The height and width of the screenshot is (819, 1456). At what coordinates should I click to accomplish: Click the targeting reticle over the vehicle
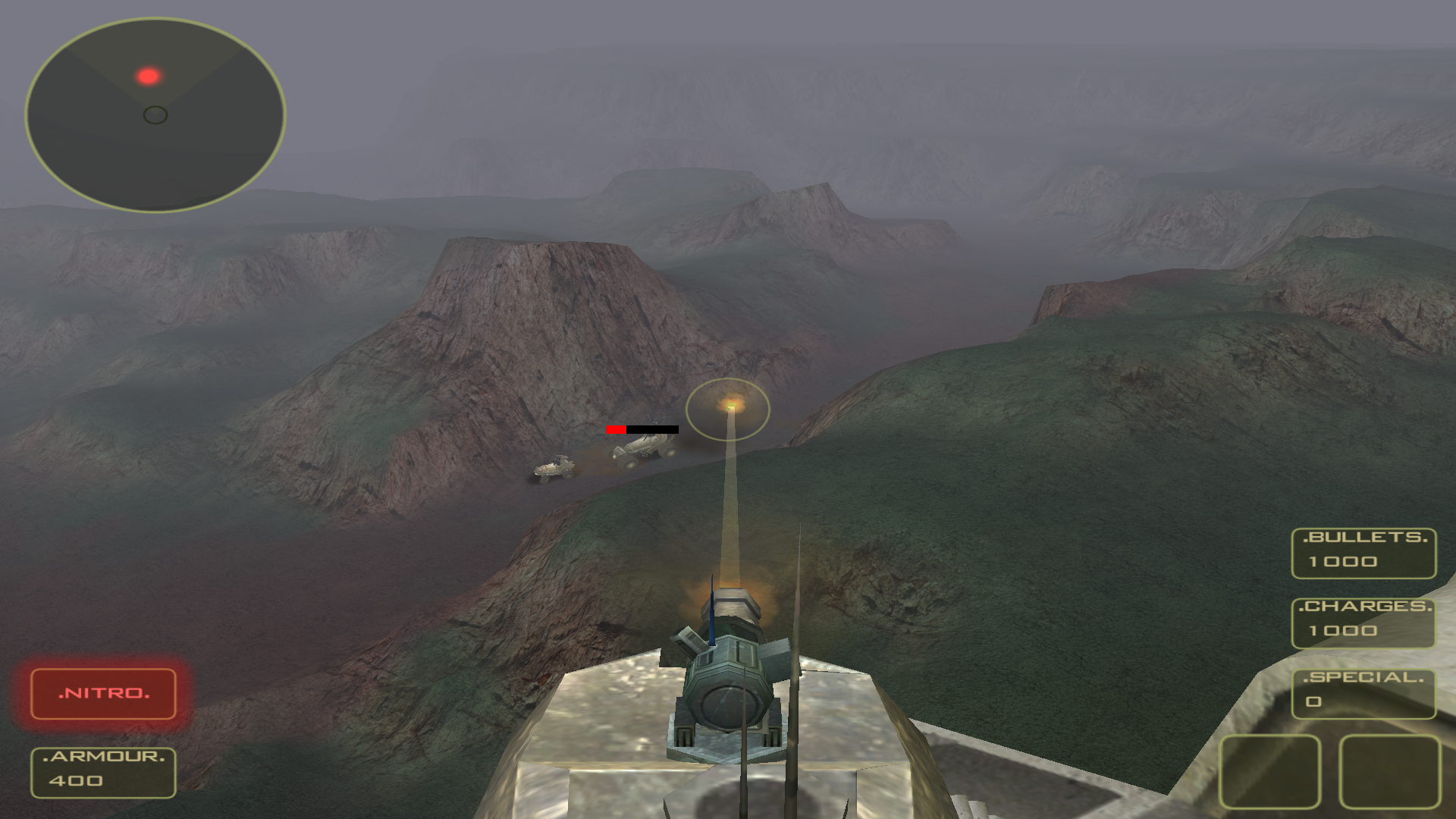(729, 409)
